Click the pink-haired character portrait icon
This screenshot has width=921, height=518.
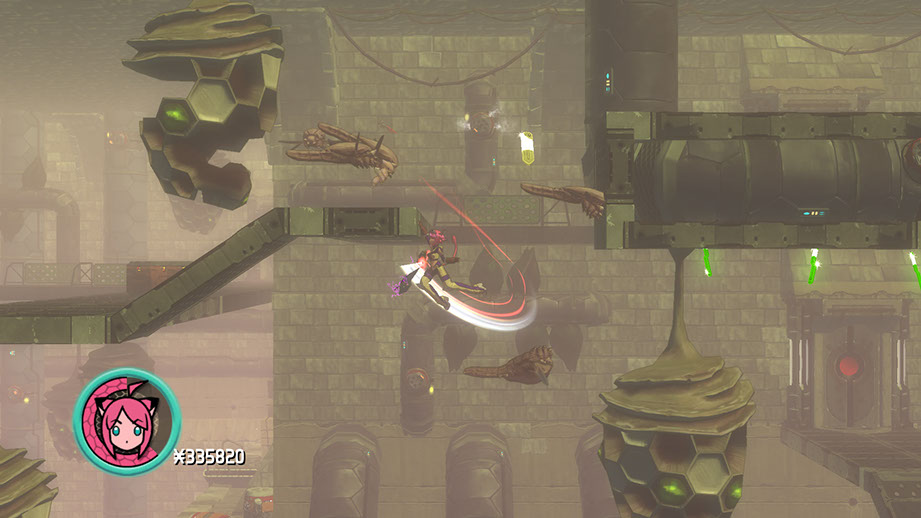point(126,422)
